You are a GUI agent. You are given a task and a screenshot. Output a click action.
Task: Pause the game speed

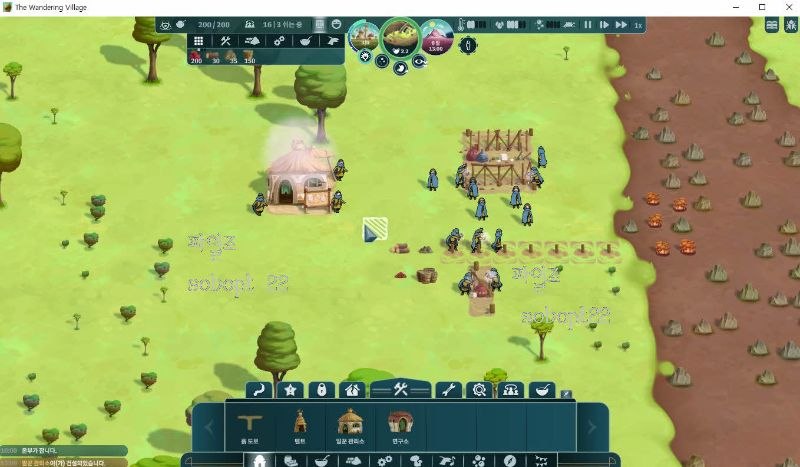pyautogui.click(x=588, y=24)
